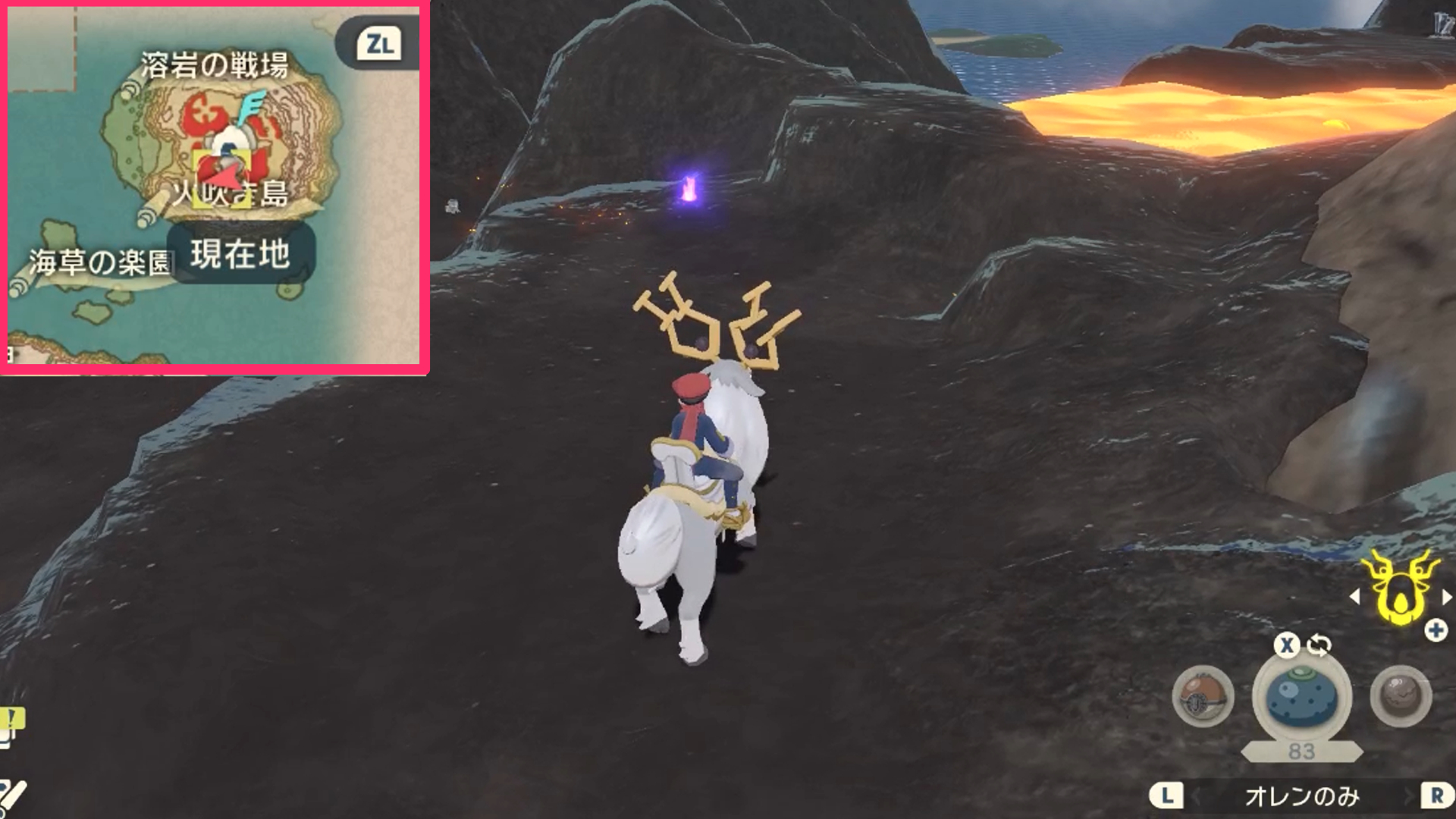Screen dimensions: 1456x819
Task: Click the L shoulder button on the item bar
Action: pyautogui.click(x=1168, y=795)
